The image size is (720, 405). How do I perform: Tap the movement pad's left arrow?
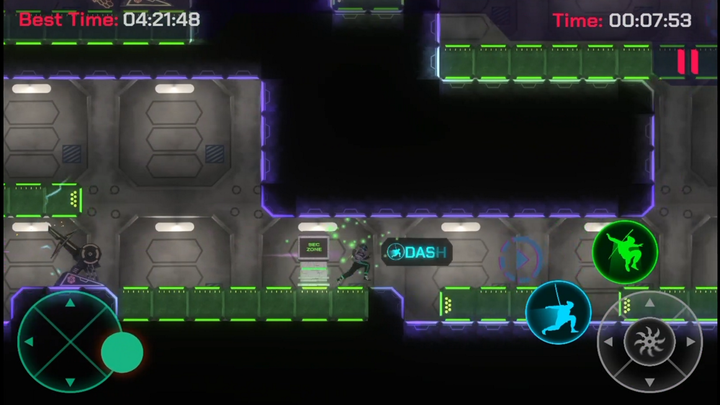click(28, 343)
